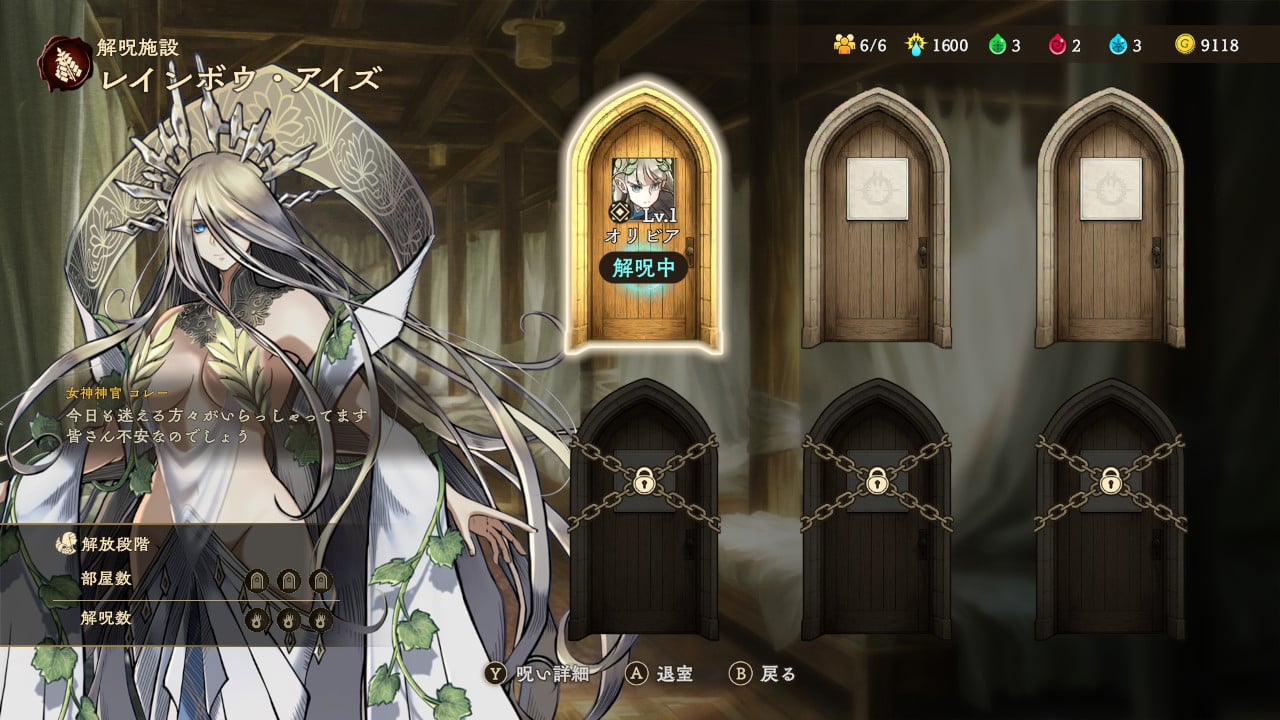
Task: Click the red essence drop icon
Action: tap(1058, 44)
